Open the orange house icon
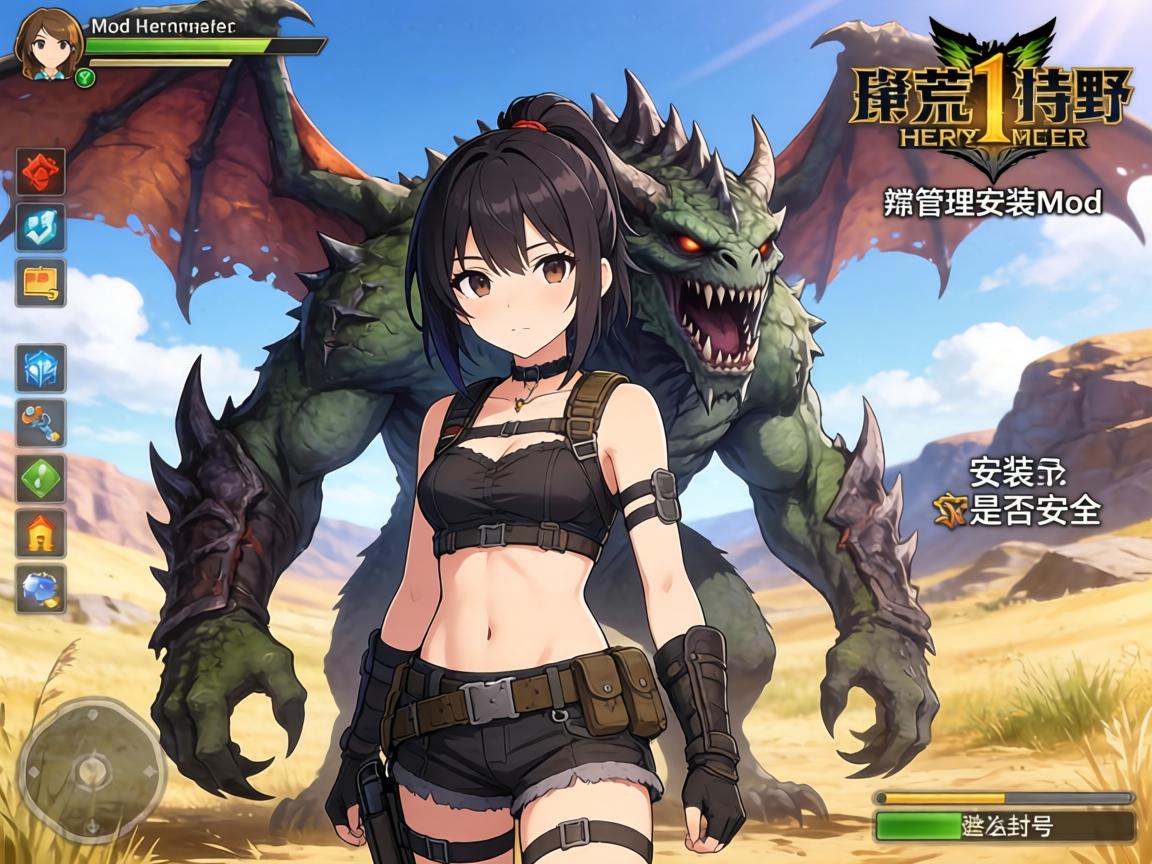 pos(41,533)
